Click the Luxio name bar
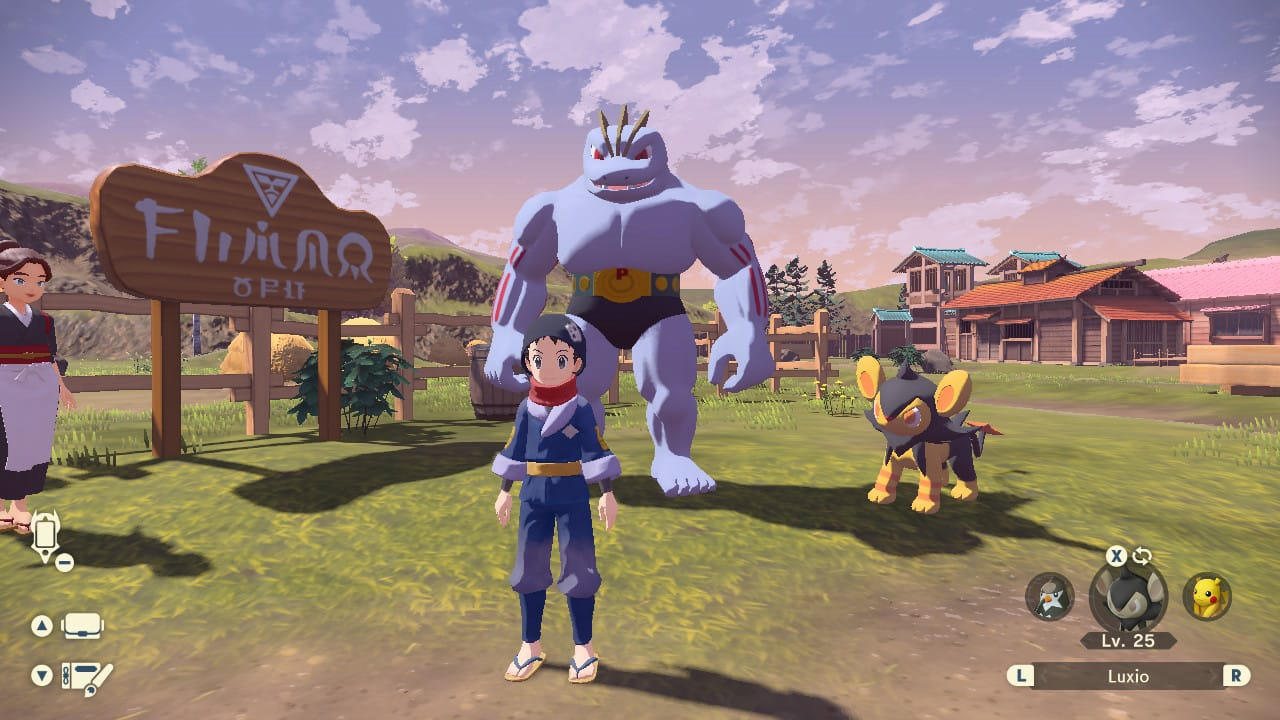 click(x=1127, y=676)
